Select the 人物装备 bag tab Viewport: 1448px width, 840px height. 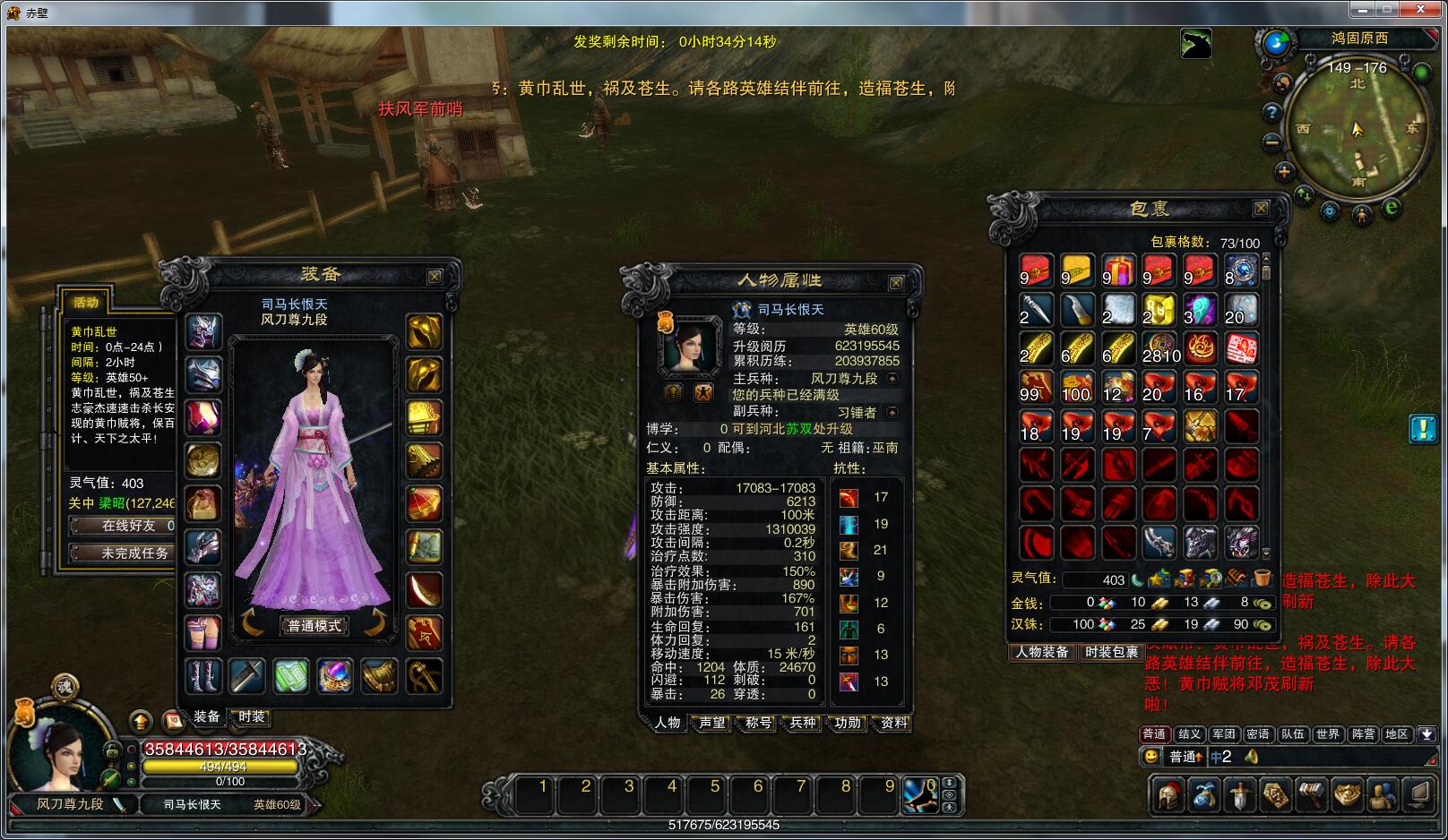click(x=1042, y=652)
